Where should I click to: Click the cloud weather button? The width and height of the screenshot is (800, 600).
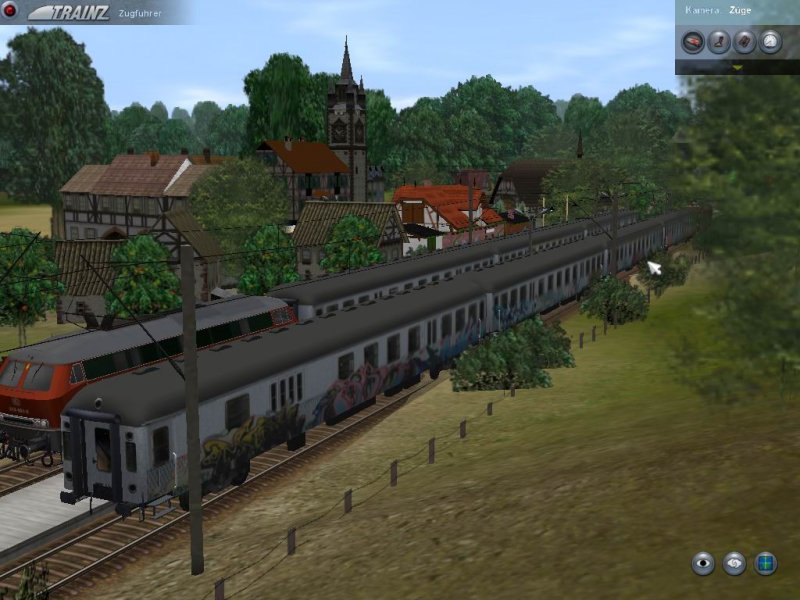[x=735, y=563]
